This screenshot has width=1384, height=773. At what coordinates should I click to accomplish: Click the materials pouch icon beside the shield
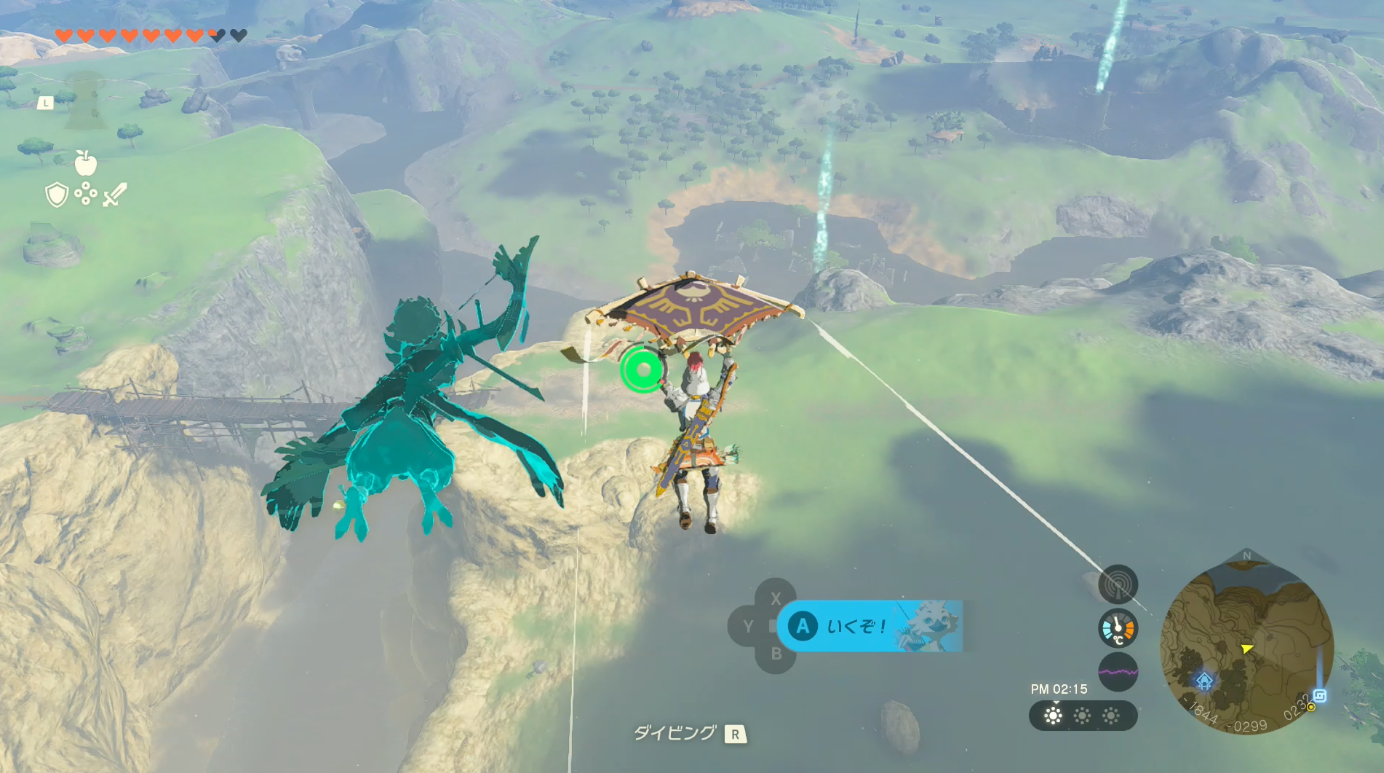tap(86, 192)
